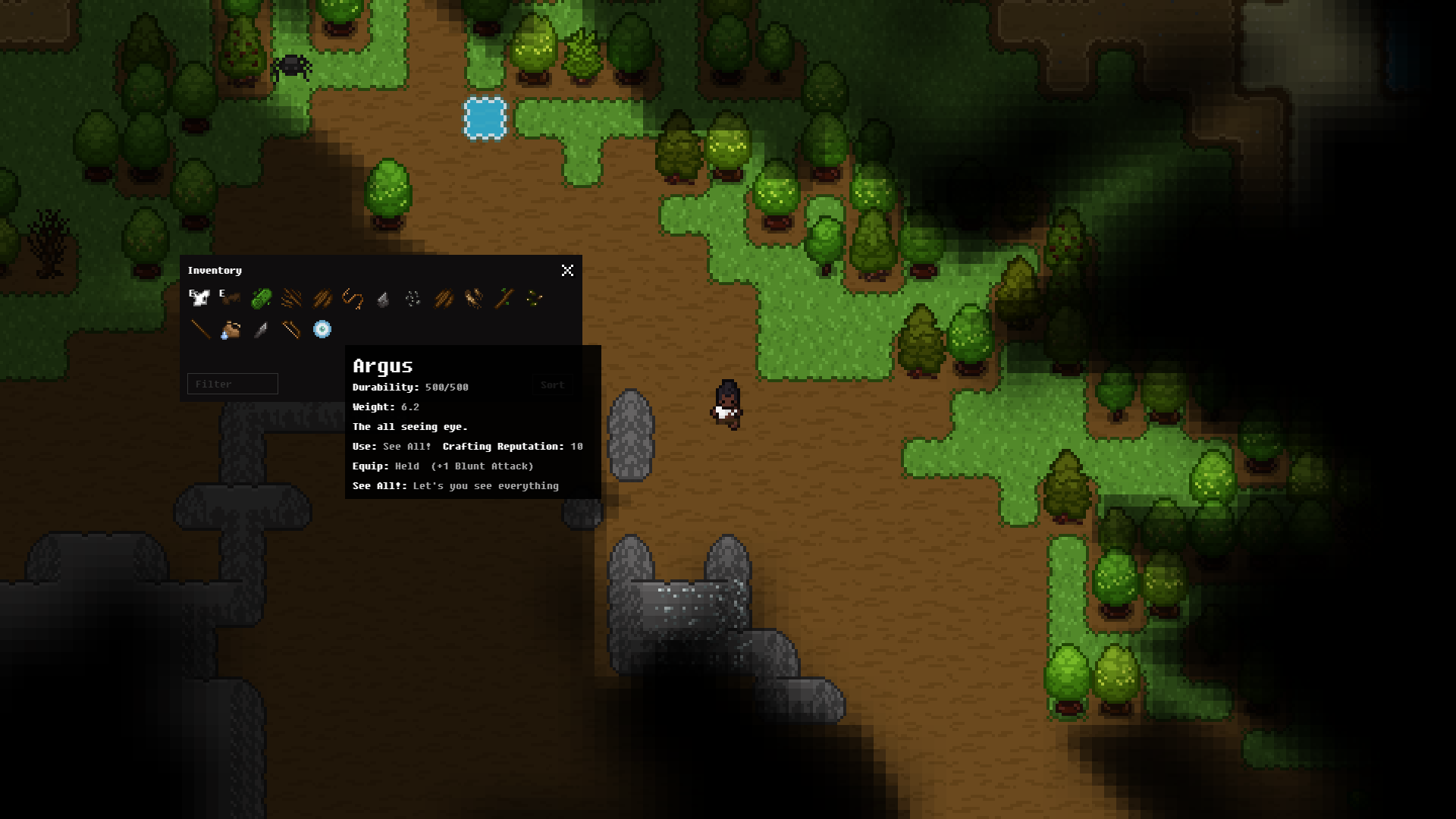Image resolution: width=1456 pixels, height=819 pixels.
Task: Select the equipped white shirt
Action: [200, 298]
